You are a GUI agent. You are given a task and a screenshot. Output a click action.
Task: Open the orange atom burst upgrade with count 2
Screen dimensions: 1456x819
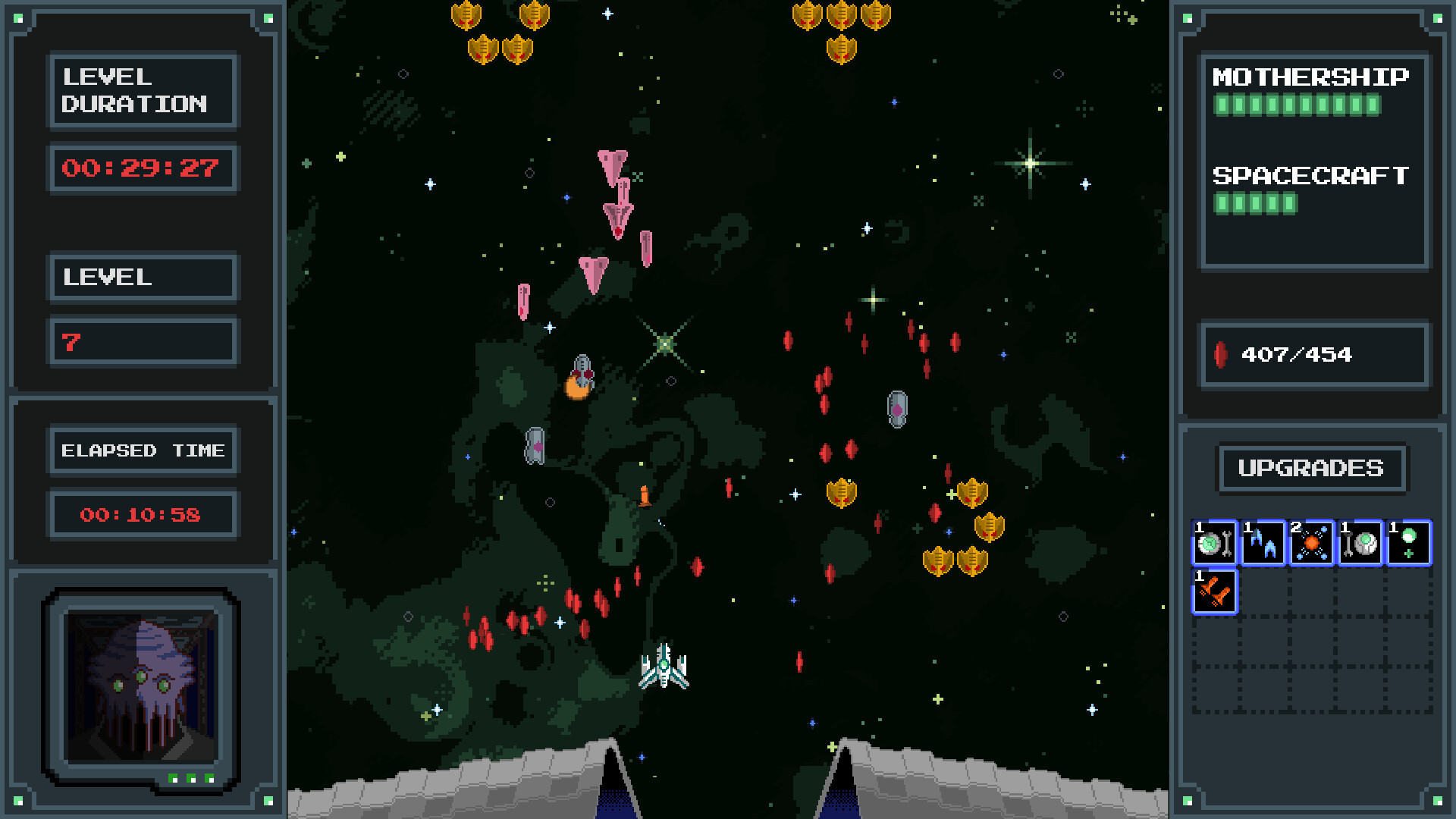click(1311, 541)
